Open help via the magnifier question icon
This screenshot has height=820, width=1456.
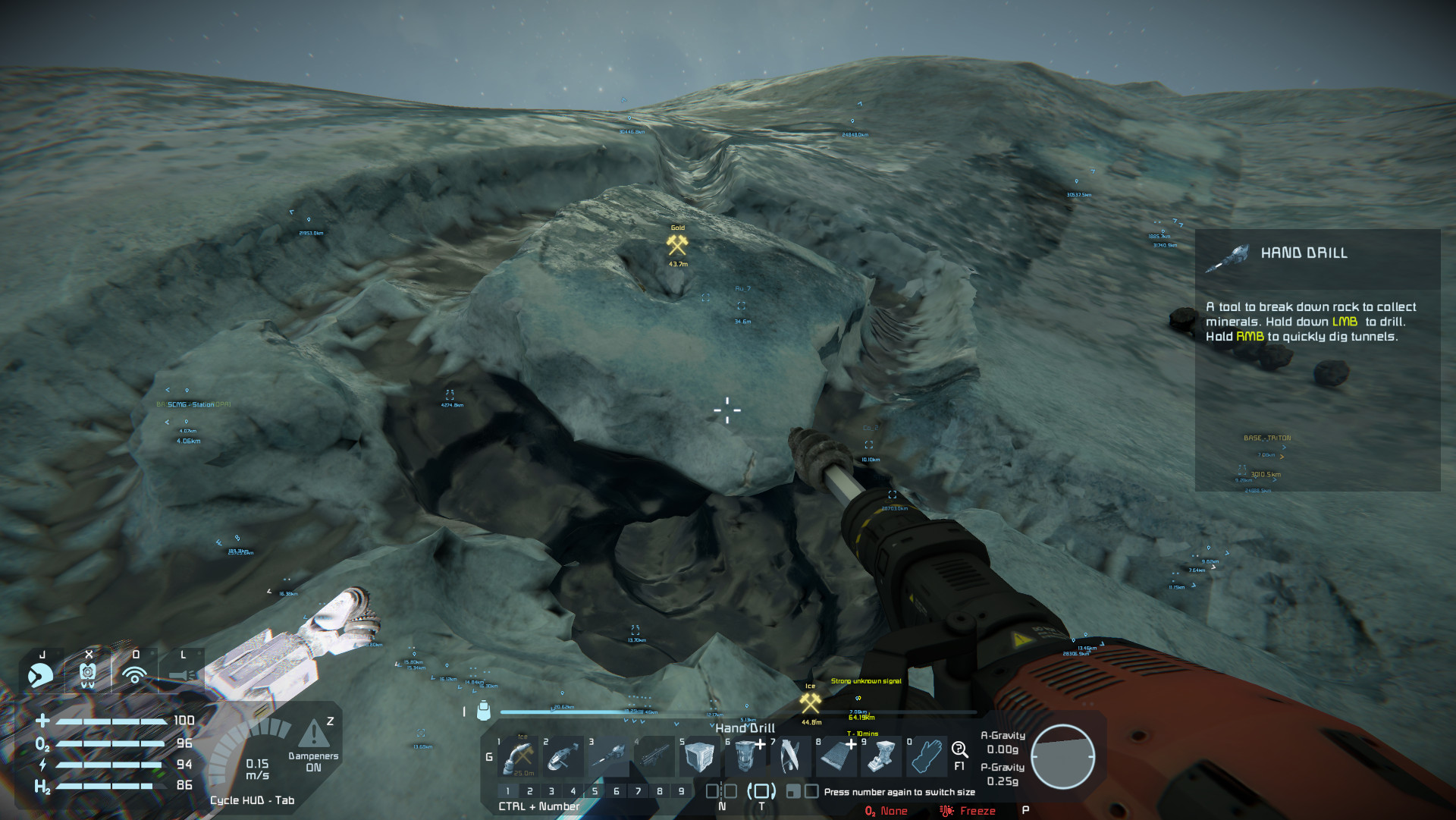coord(959,750)
